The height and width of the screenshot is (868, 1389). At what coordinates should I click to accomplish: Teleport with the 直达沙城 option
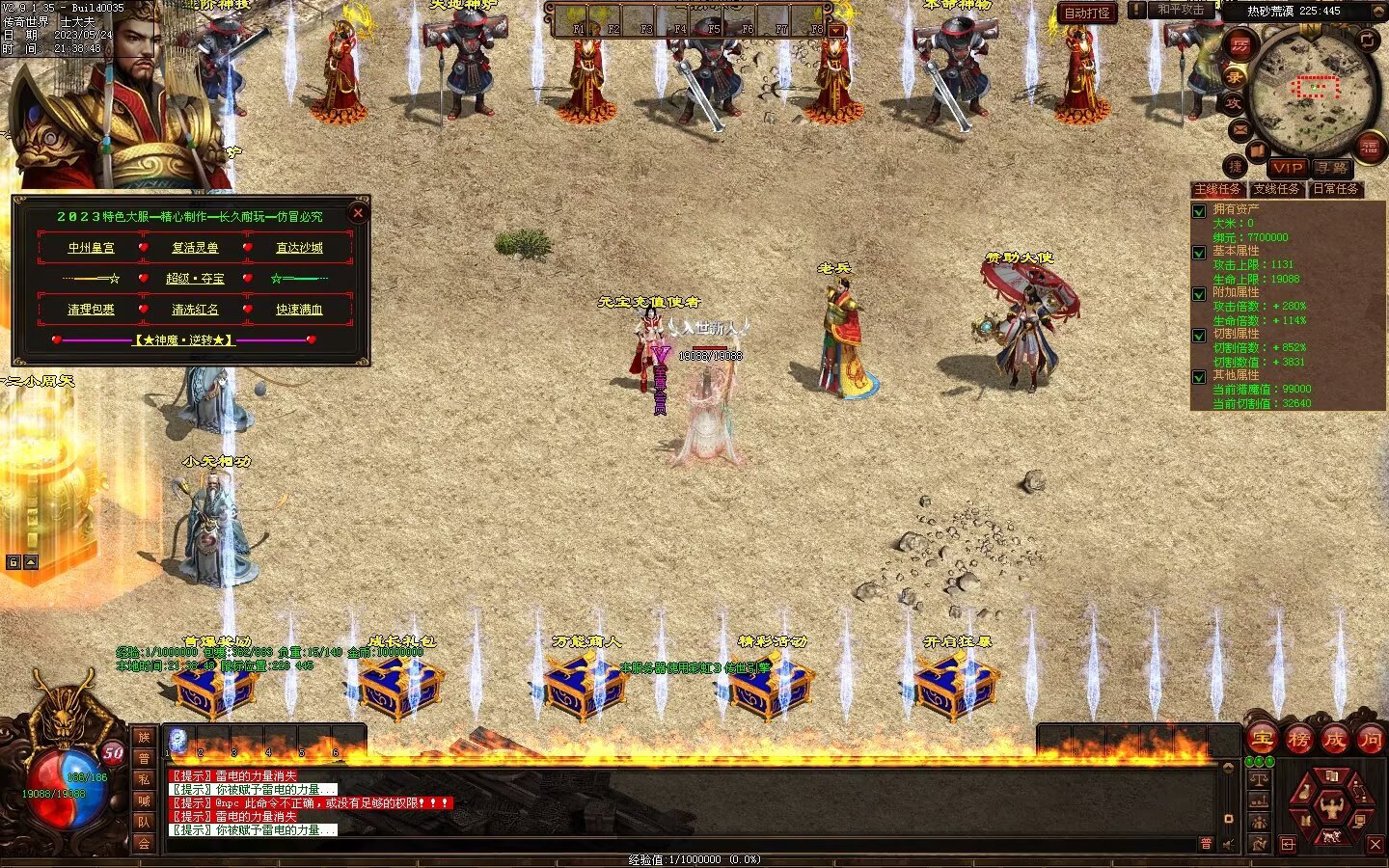tap(299, 248)
